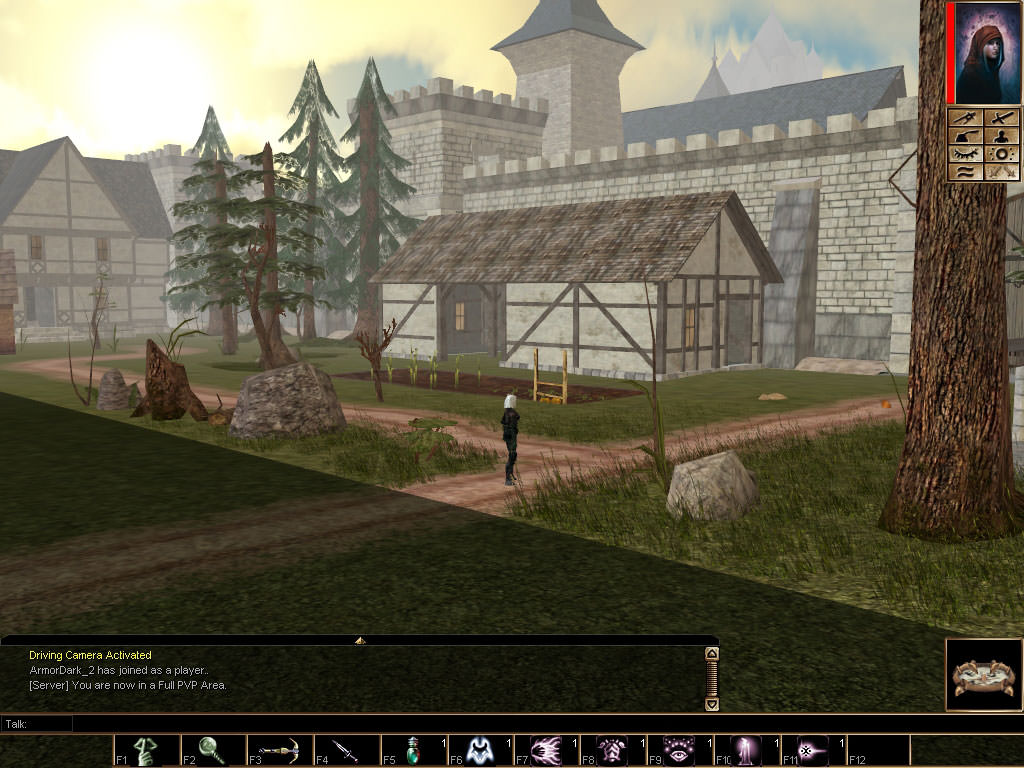Click the hooded character portrait

pyautogui.click(x=987, y=53)
